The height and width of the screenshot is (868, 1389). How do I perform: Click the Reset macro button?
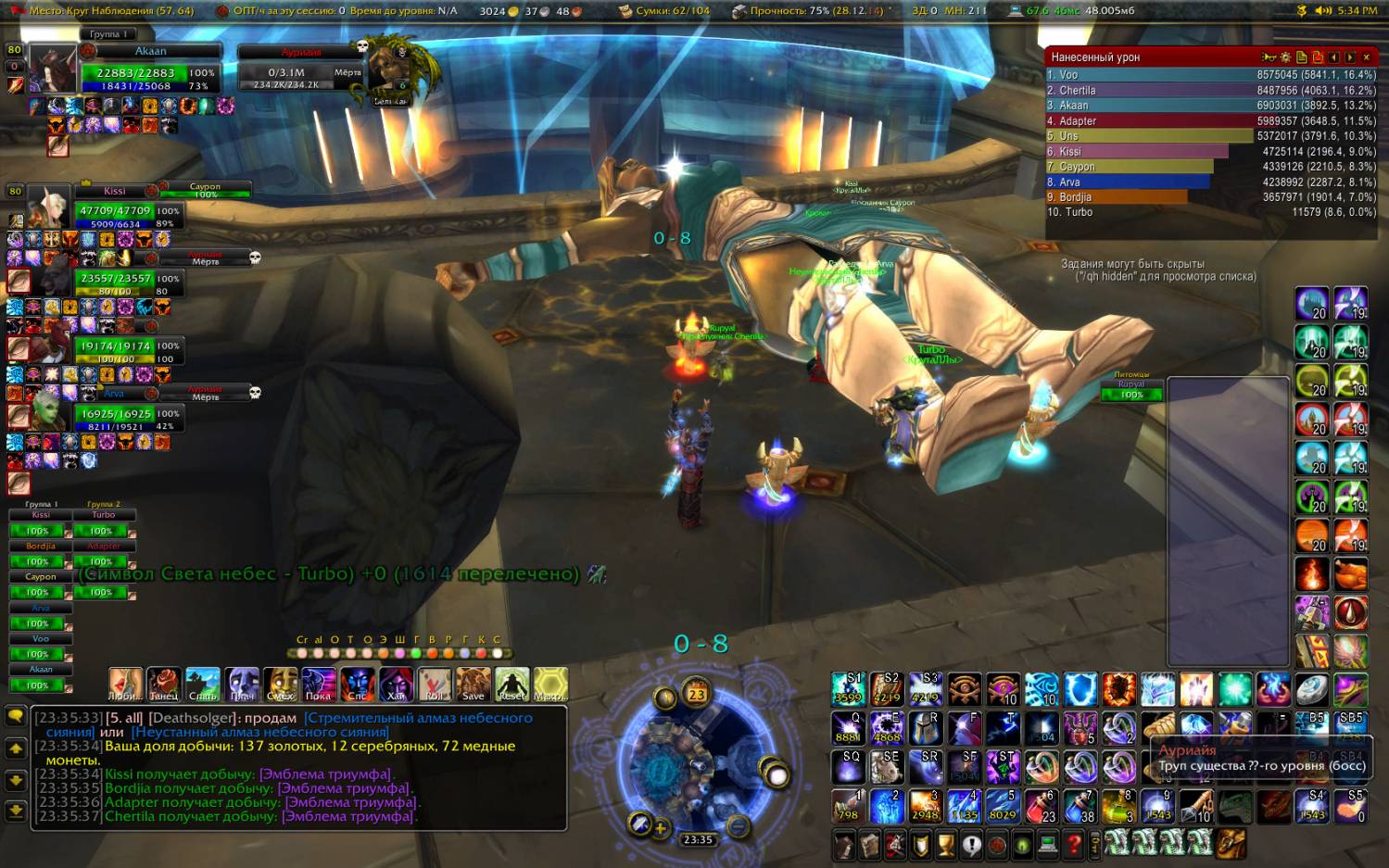511,684
